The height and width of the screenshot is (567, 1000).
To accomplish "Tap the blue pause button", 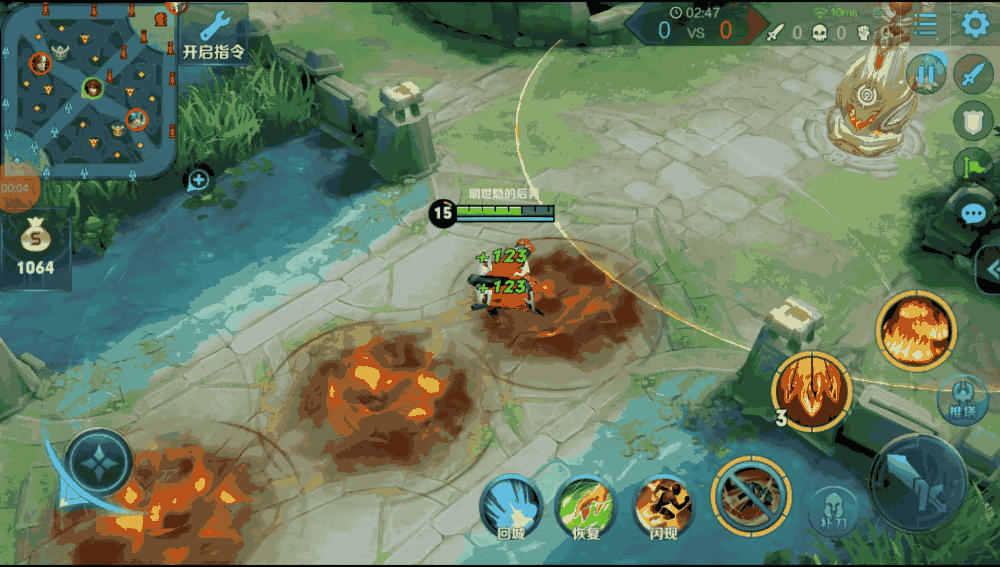I will coord(926,74).
